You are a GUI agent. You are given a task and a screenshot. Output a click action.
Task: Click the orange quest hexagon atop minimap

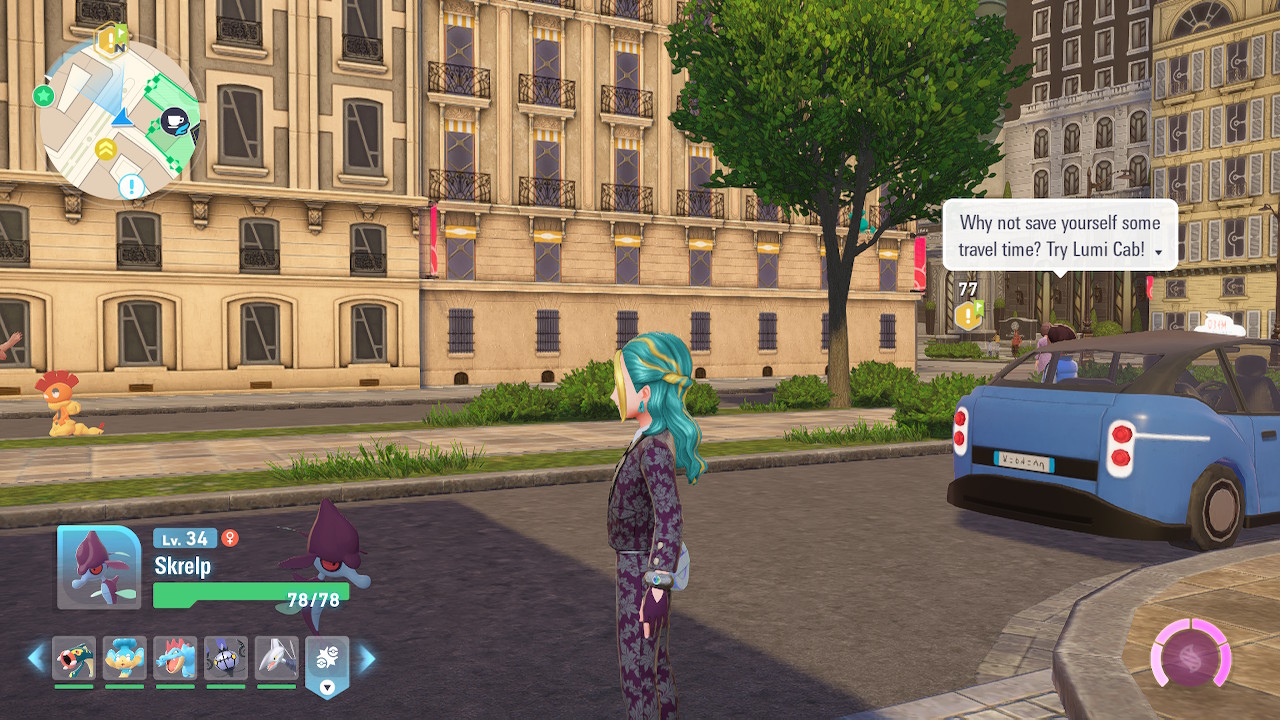(x=108, y=40)
